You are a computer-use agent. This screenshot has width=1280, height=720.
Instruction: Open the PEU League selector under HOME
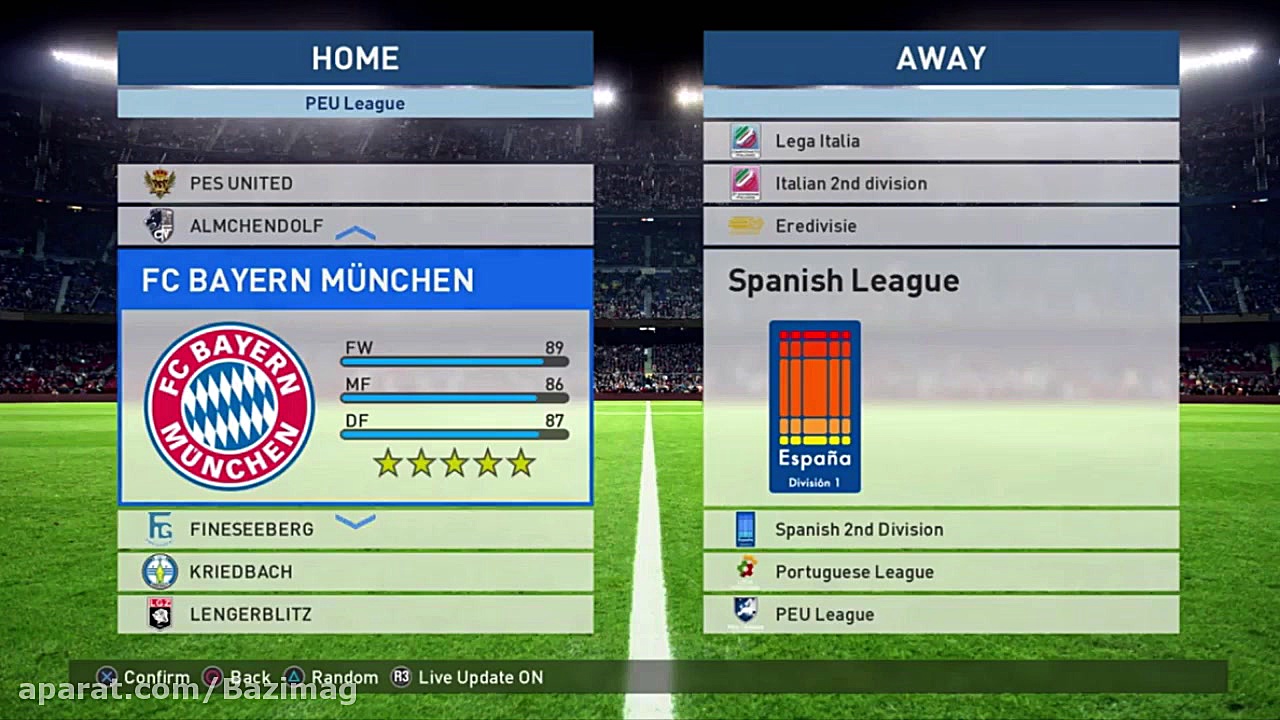click(x=355, y=103)
